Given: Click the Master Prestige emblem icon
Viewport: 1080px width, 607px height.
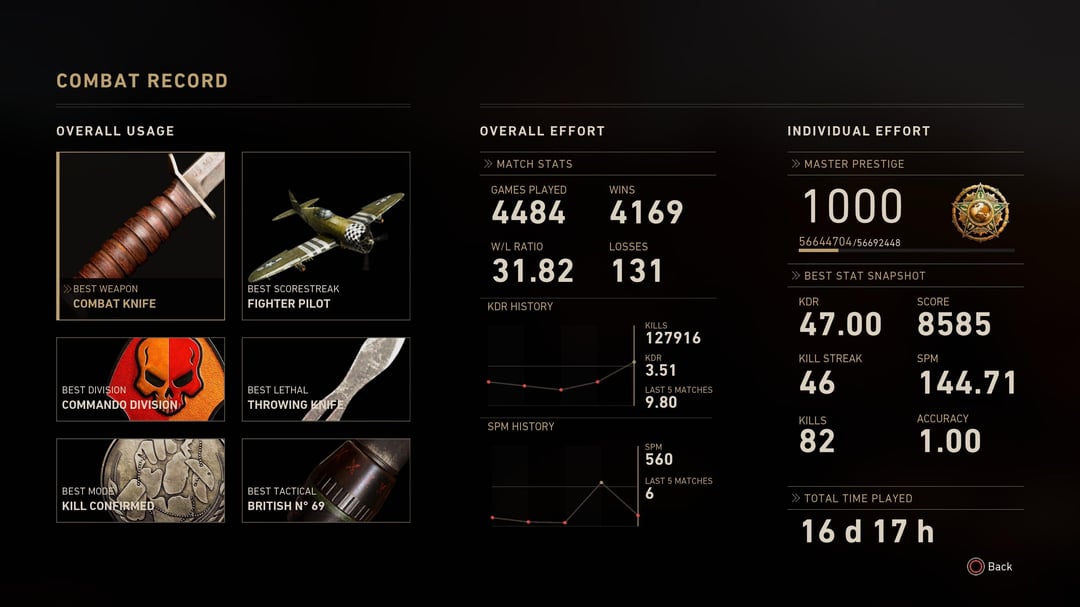Looking at the screenshot, I should click(980, 212).
